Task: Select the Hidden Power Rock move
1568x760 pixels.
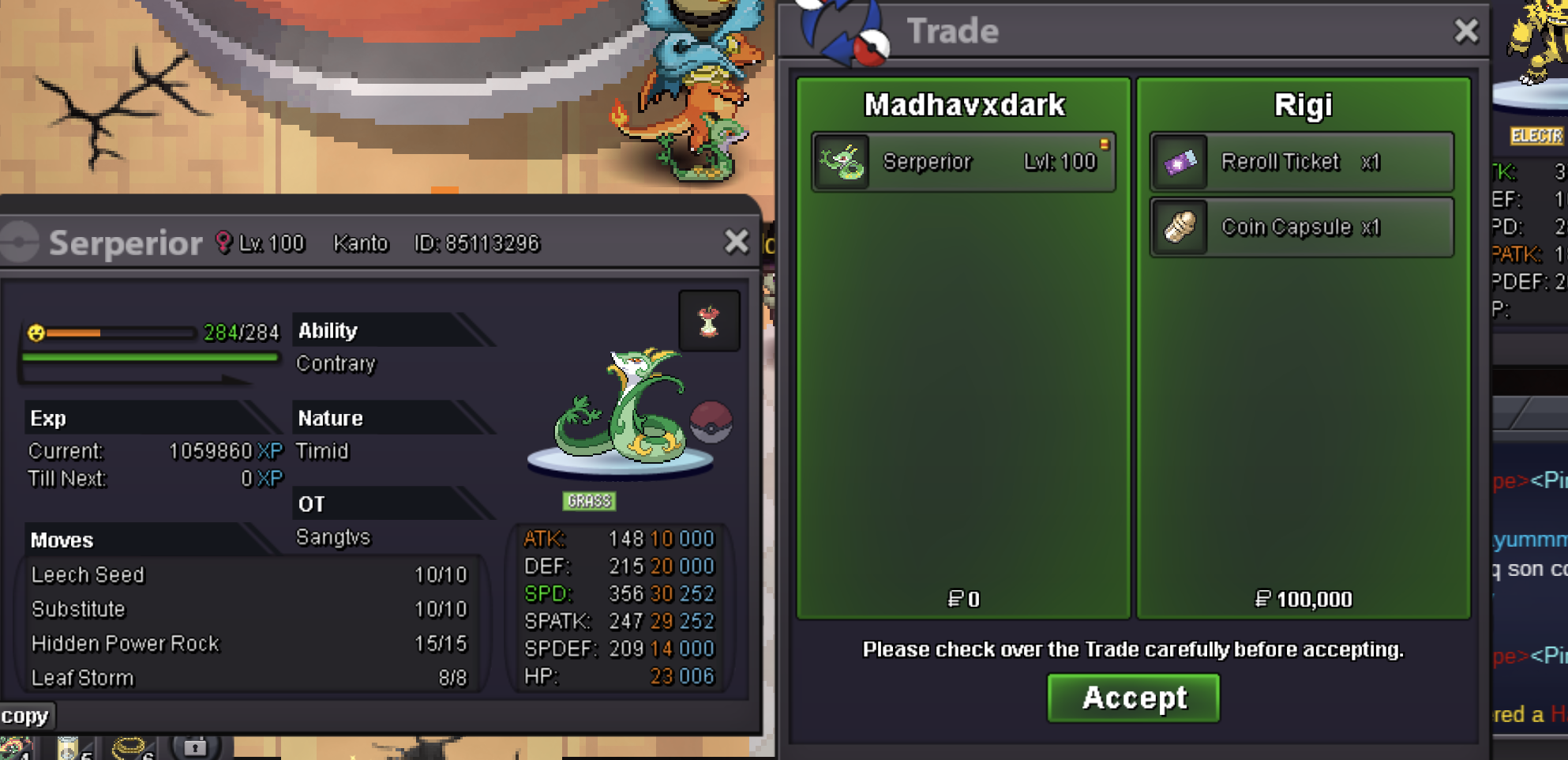Action: [x=249, y=644]
